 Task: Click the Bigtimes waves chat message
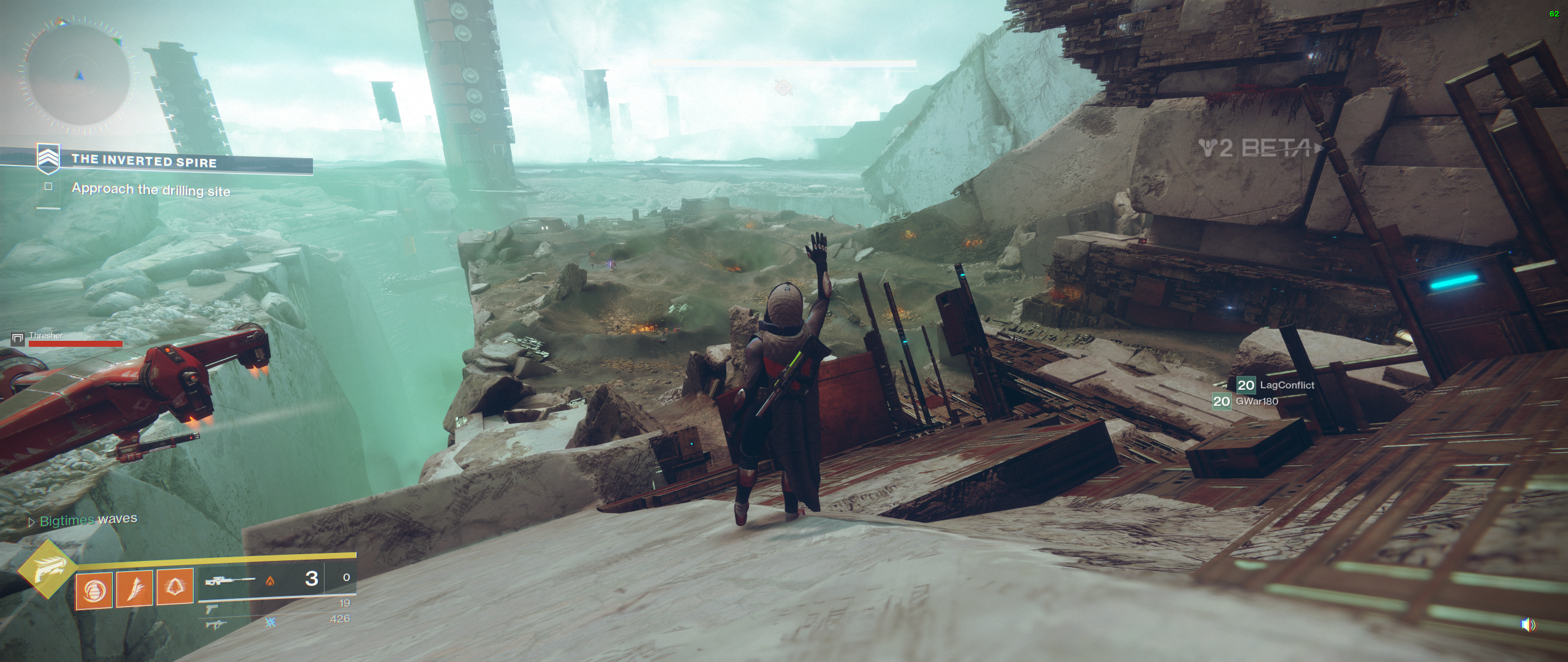point(88,520)
